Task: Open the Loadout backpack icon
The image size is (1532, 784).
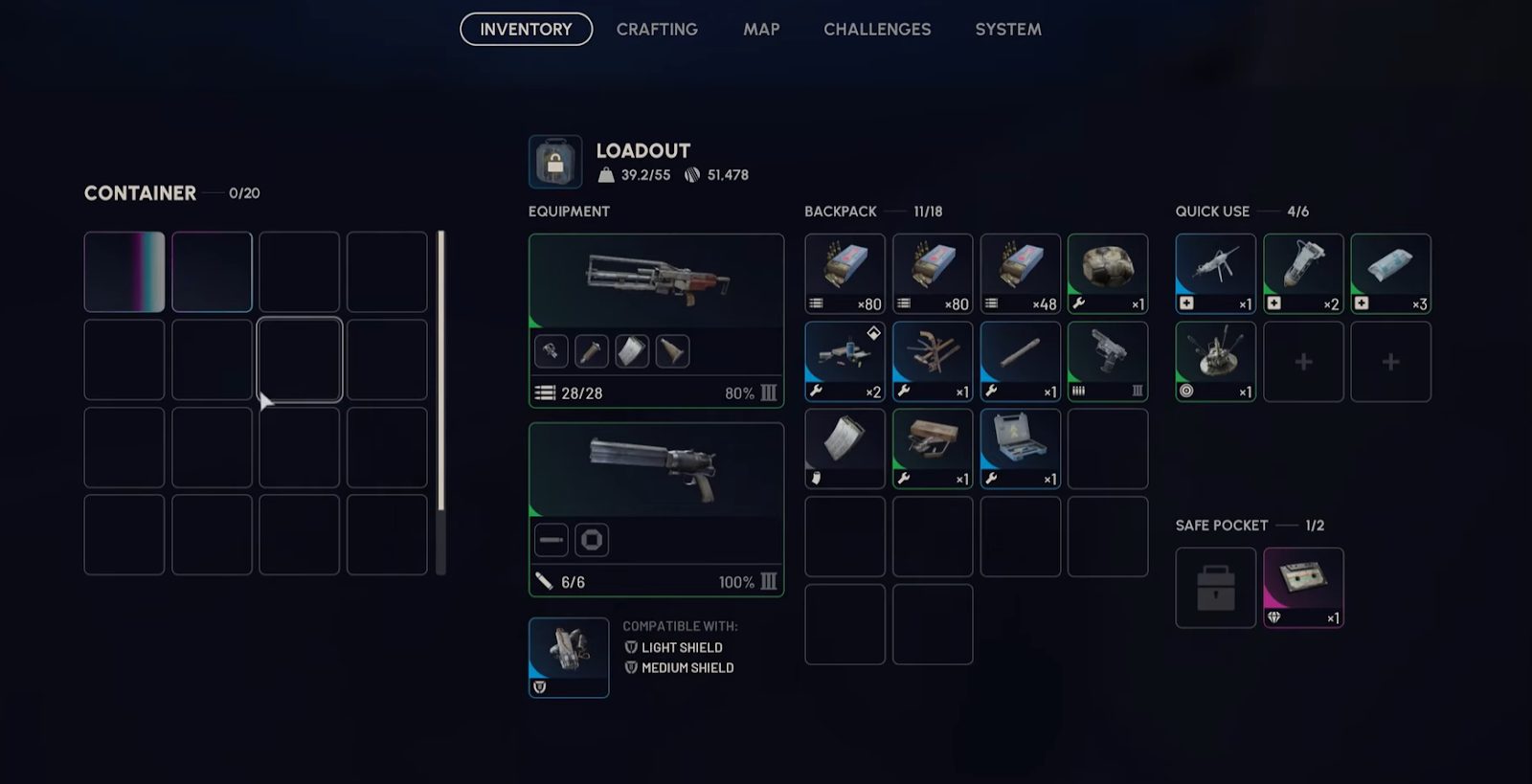Action: click(555, 162)
